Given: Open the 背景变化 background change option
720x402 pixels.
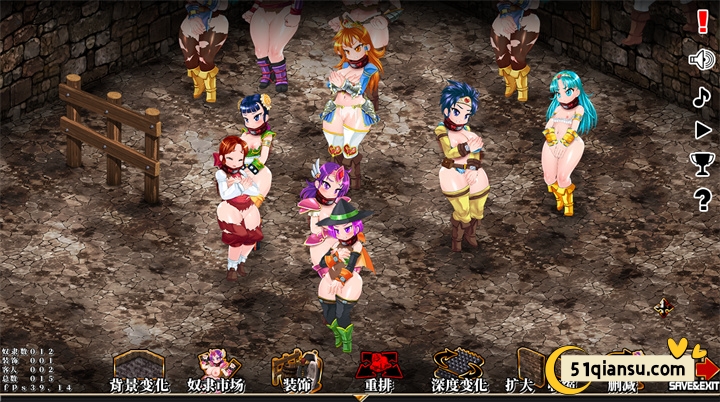Looking at the screenshot, I should 139,371.
